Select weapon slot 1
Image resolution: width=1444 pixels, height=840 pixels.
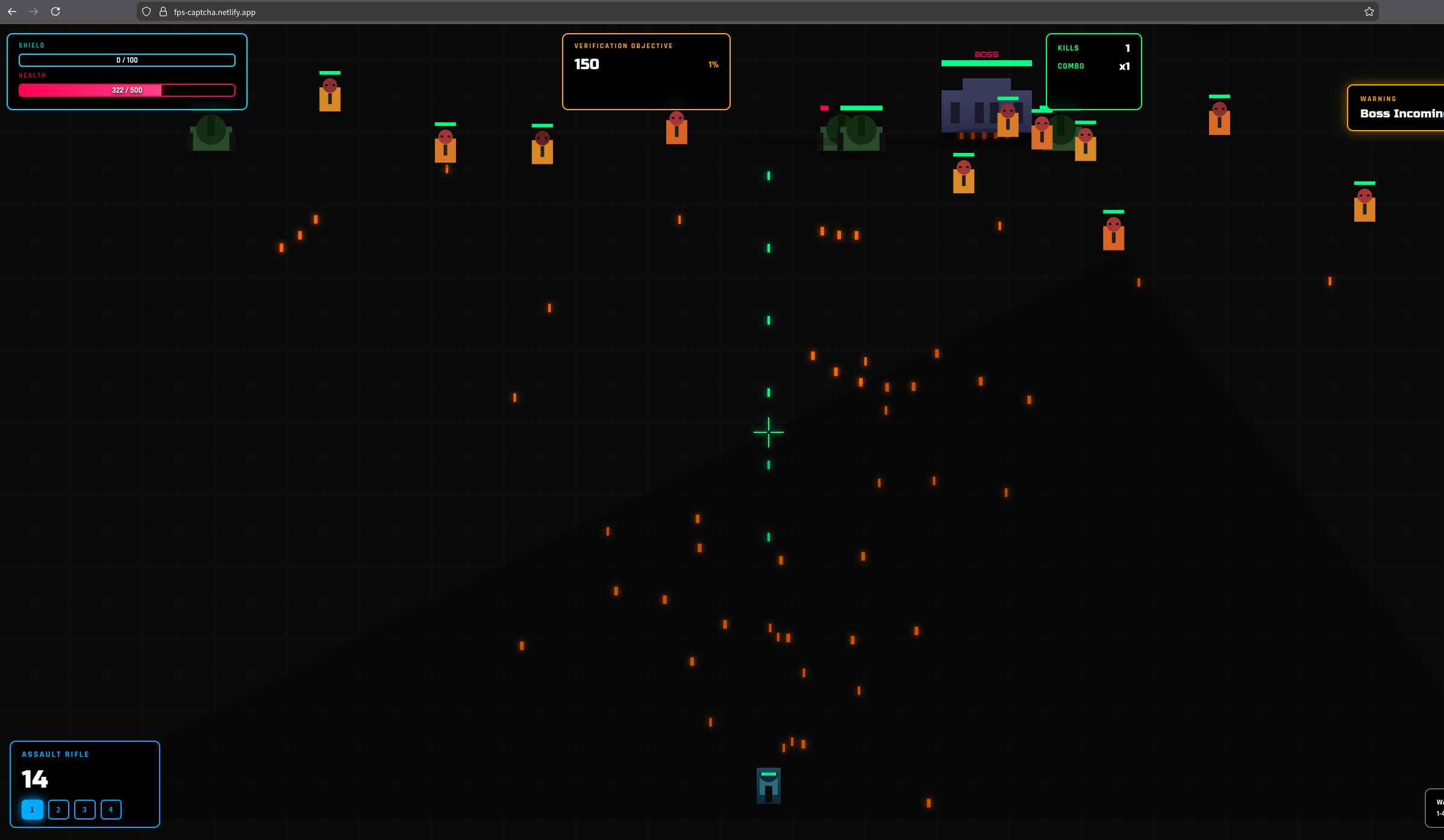[x=33, y=809]
